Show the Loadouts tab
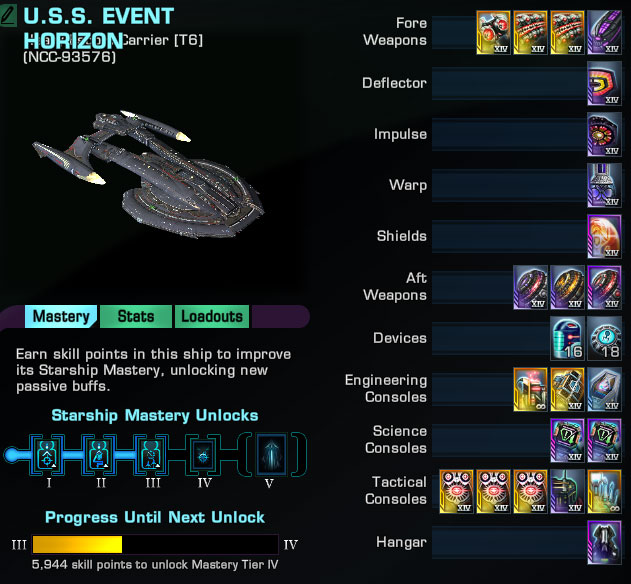Viewport: 631px width, 584px height. click(211, 317)
